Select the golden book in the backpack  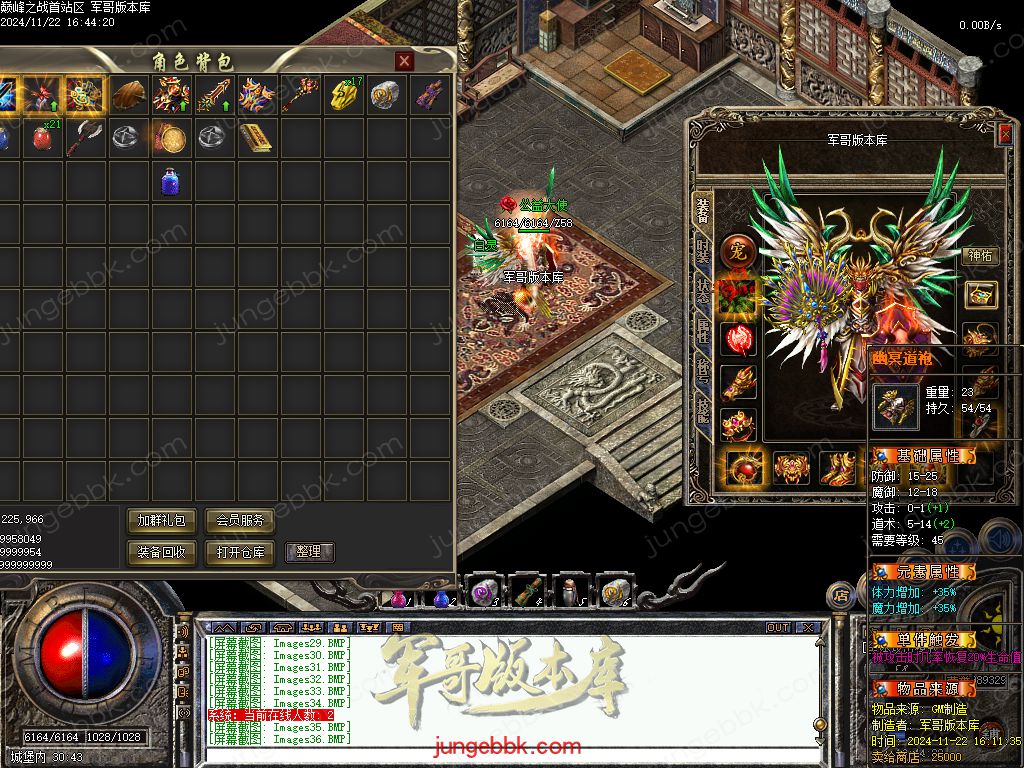click(256, 138)
